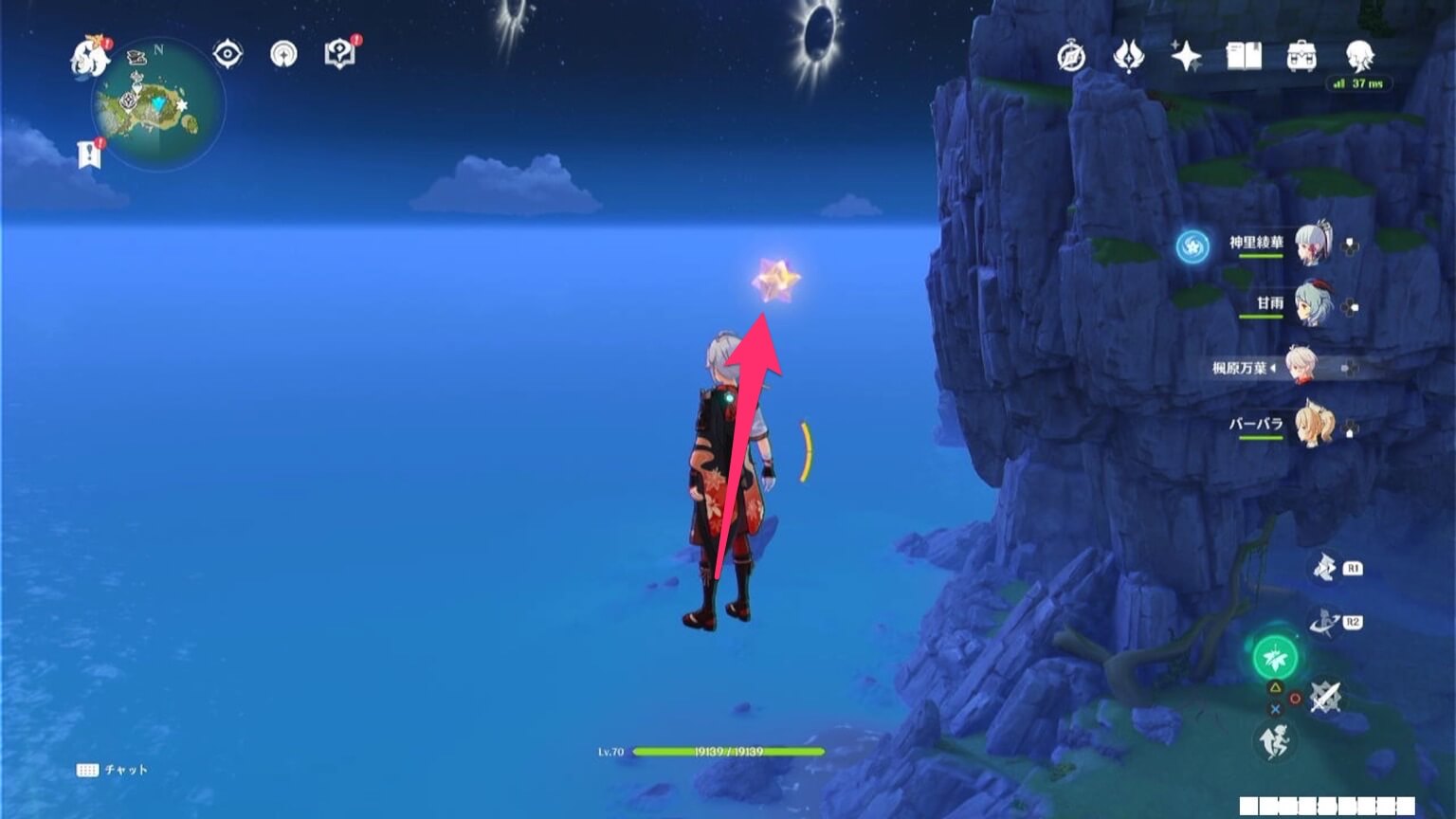Toggle the eye tracking indicator near minimap
Image resolution: width=1456 pixels, height=819 pixels.
[x=226, y=54]
